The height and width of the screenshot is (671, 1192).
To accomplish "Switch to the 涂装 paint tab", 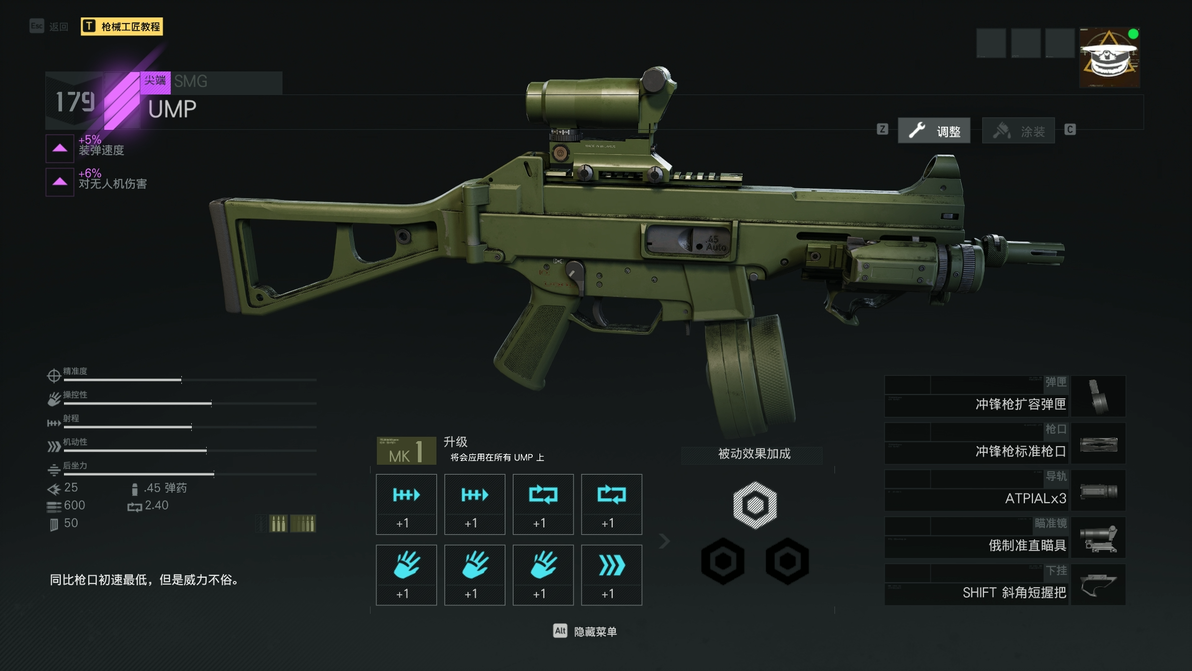I will click(1019, 131).
